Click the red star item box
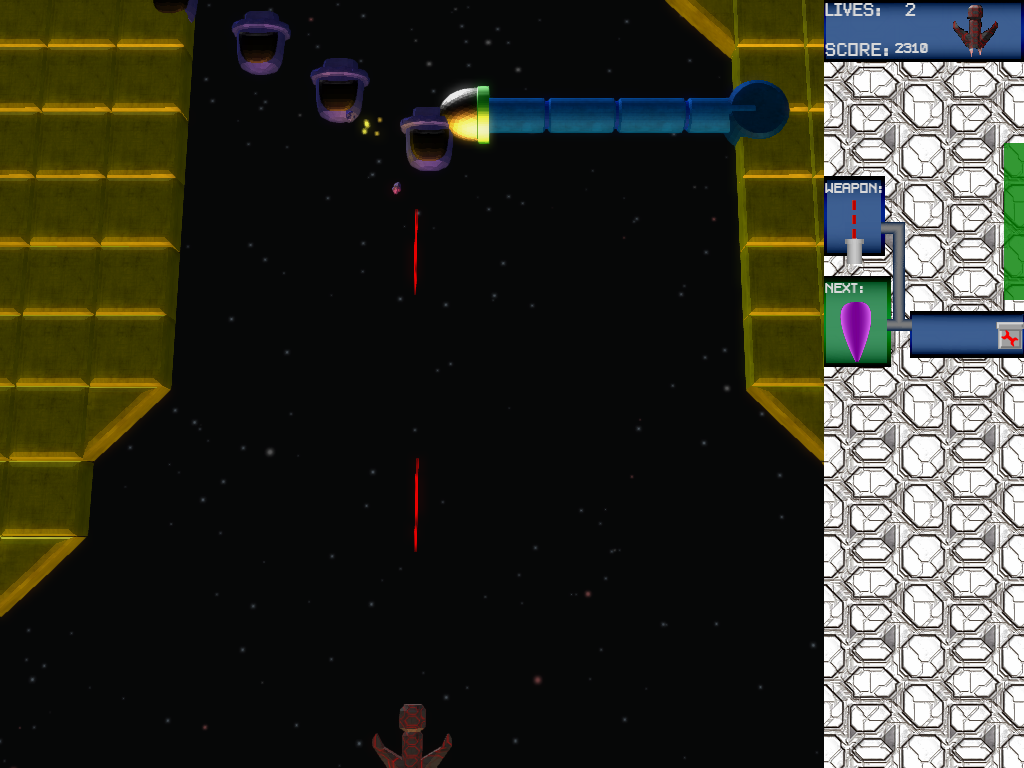The width and height of the screenshot is (1024, 768). (1010, 337)
